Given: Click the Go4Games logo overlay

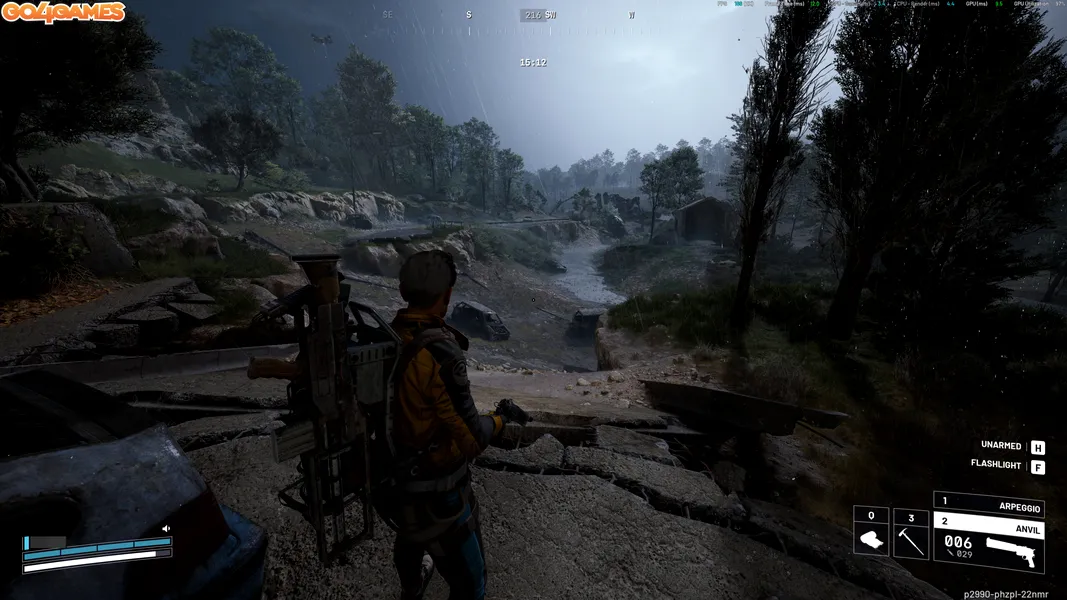Looking at the screenshot, I should click(63, 12).
